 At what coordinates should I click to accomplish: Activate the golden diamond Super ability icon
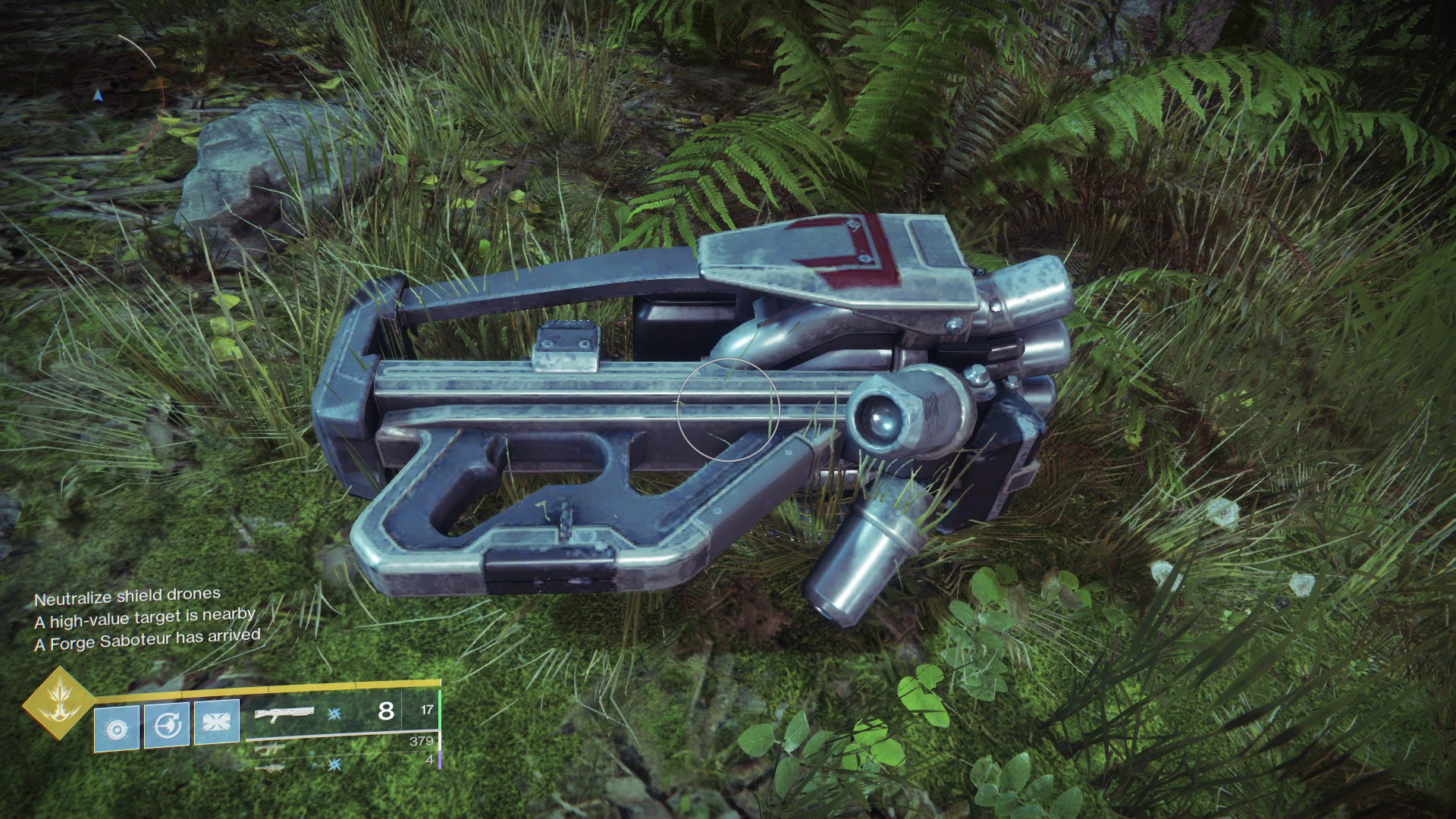pos(57,702)
